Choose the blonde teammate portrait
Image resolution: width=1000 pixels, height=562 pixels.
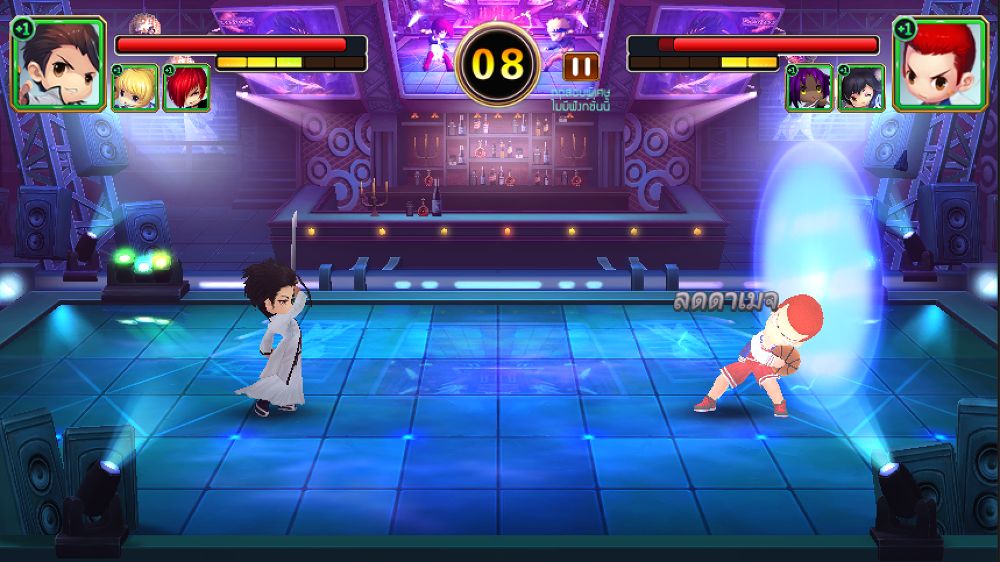point(135,88)
